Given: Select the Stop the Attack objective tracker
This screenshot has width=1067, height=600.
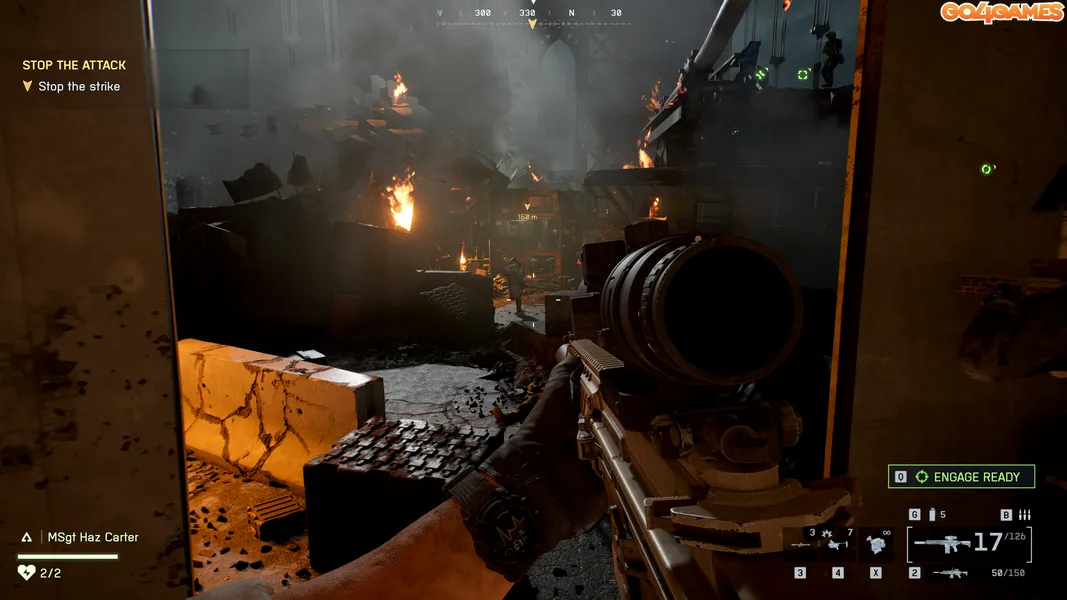Looking at the screenshot, I should (x=74, y=65).
